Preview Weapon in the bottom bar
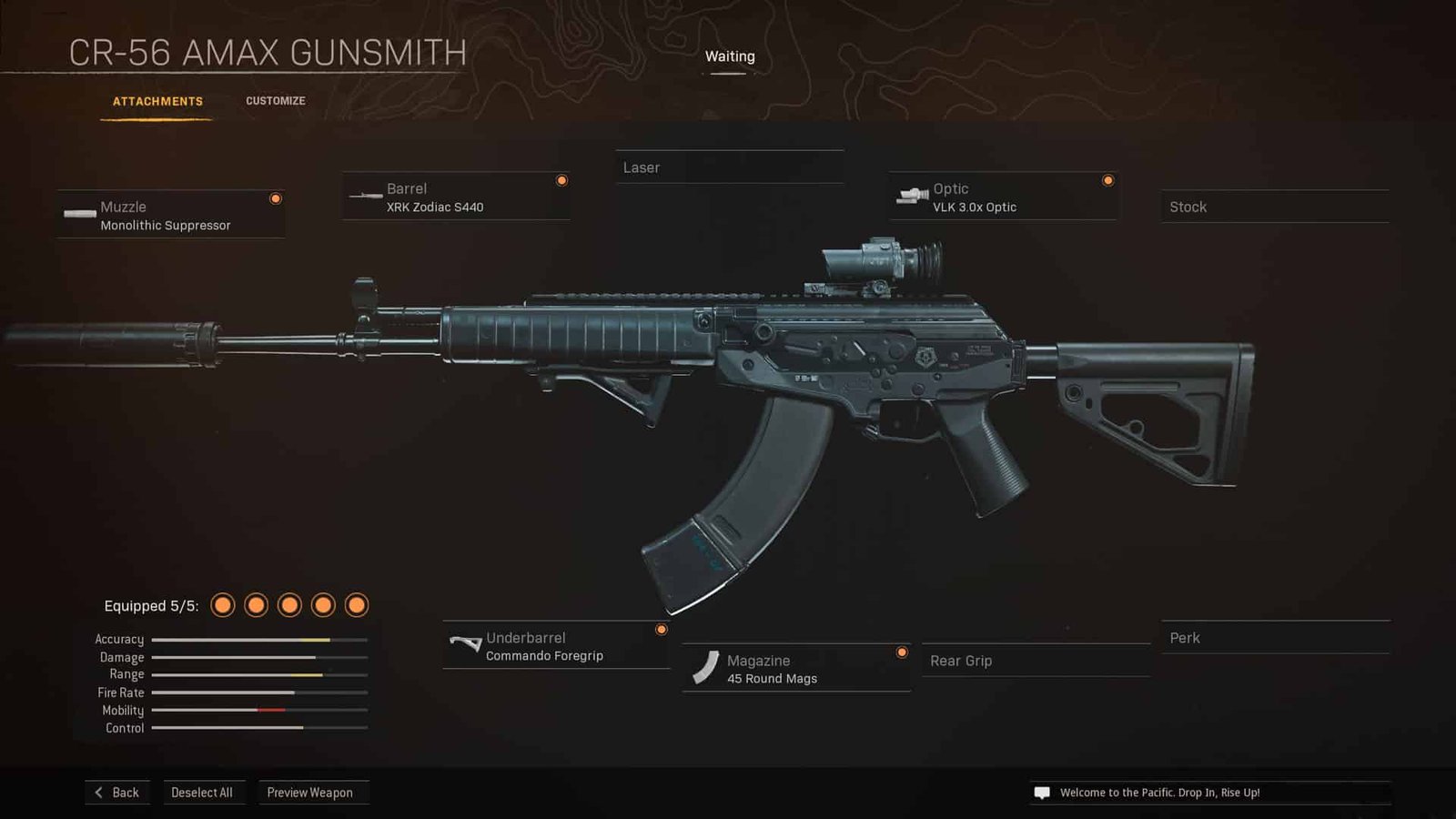Viewport: 1456px width, 819px height. 310,793
